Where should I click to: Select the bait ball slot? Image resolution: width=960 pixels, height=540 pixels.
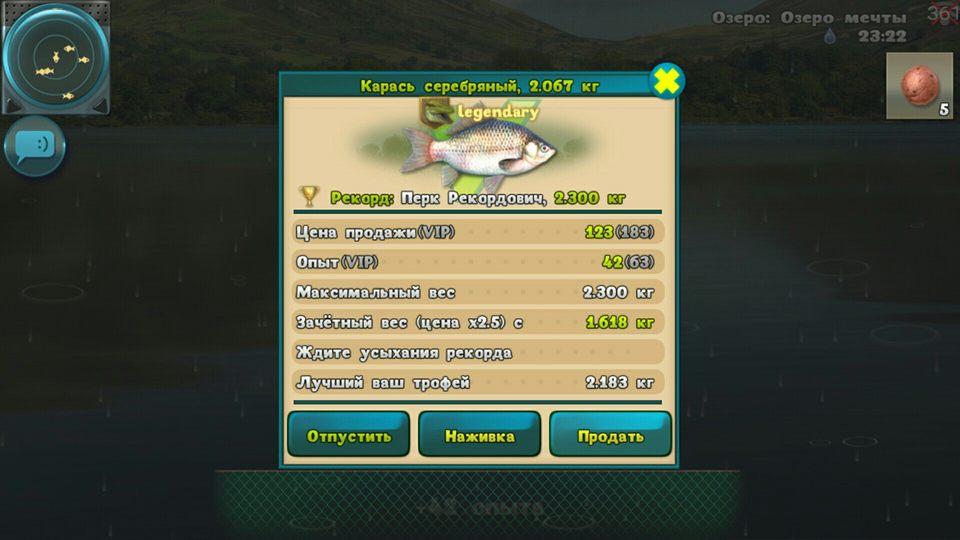tap(918, 86)
